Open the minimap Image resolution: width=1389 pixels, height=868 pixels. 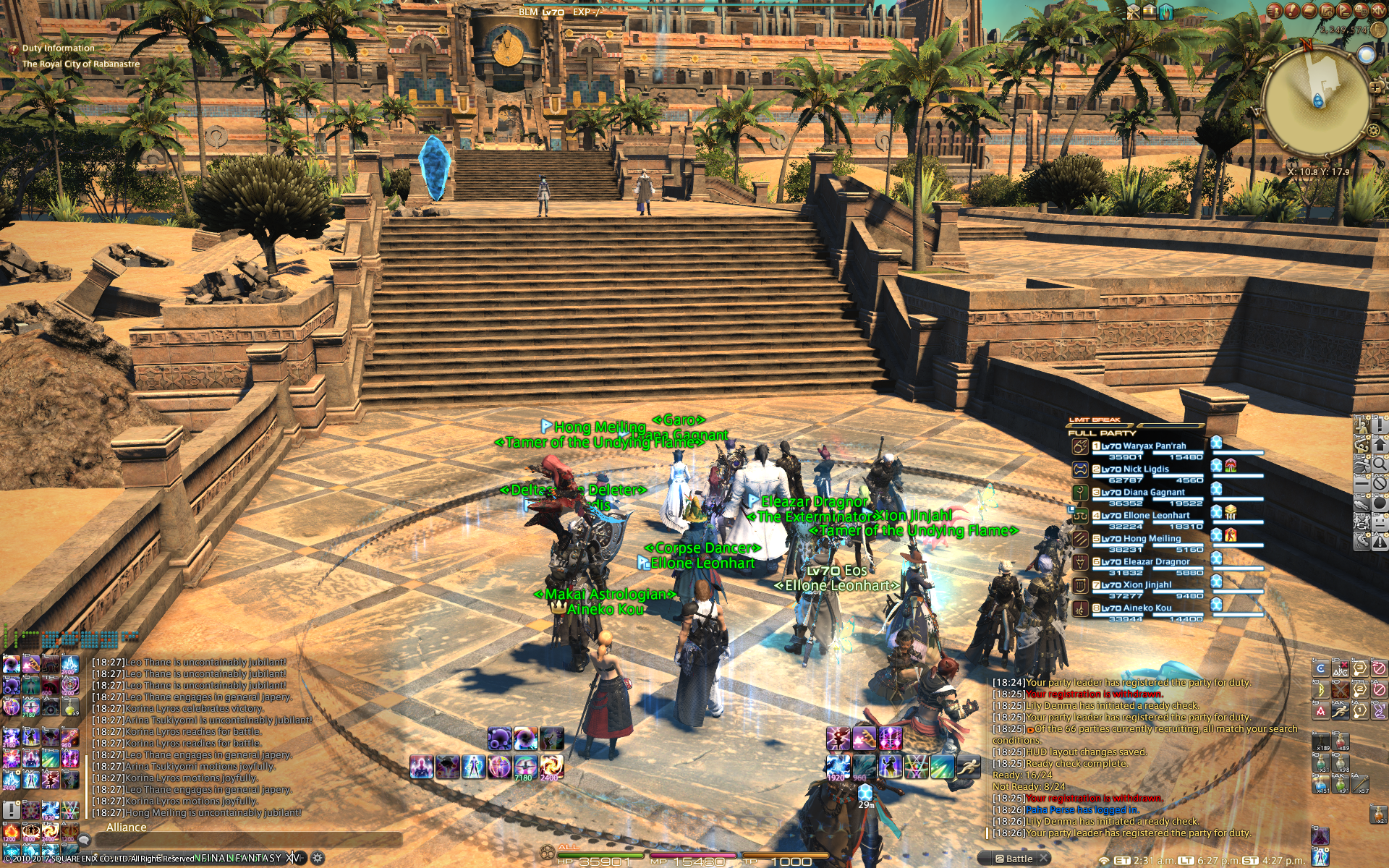coord(1315,102)
